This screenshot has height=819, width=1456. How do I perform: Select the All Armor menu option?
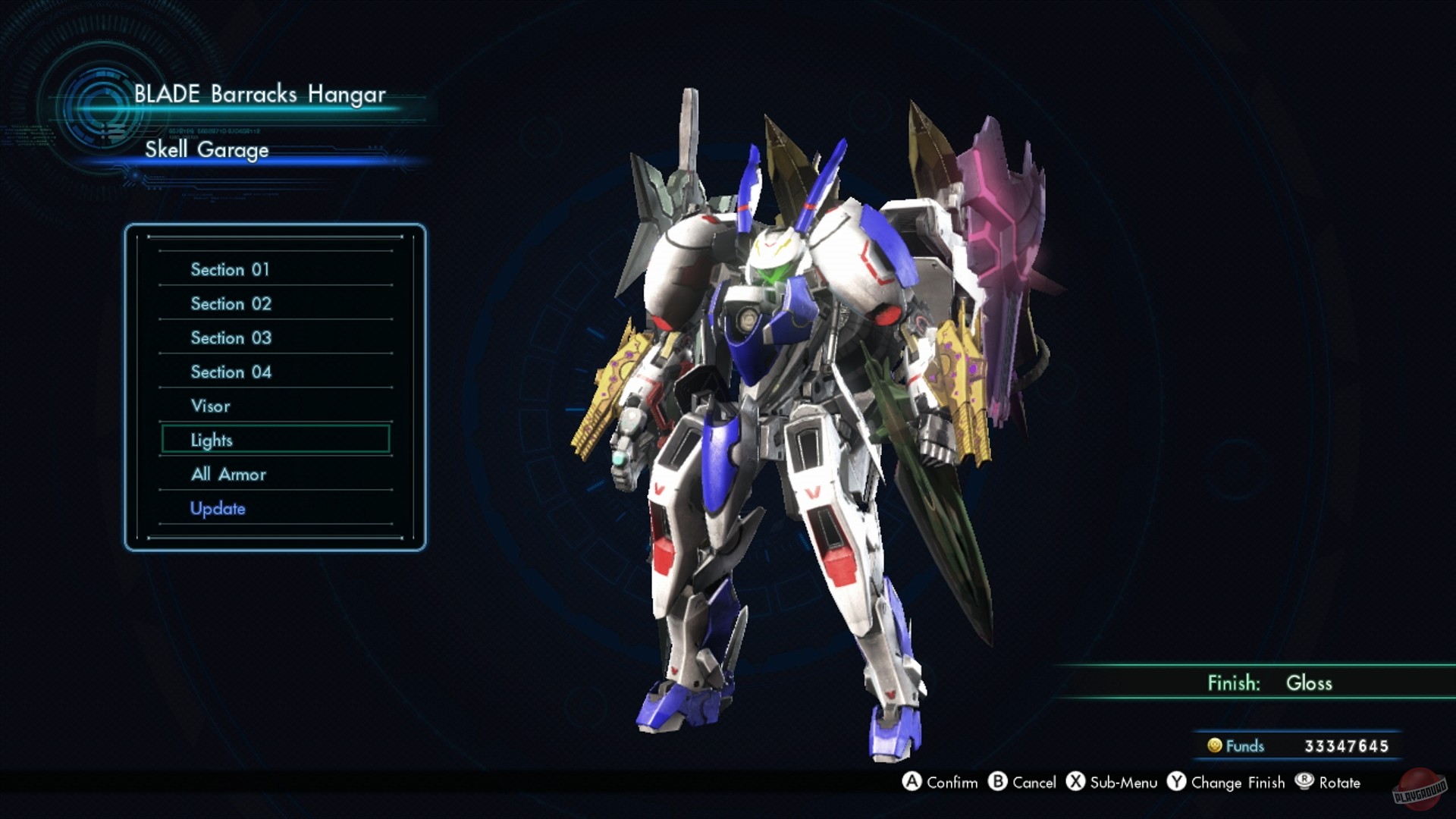227,474
